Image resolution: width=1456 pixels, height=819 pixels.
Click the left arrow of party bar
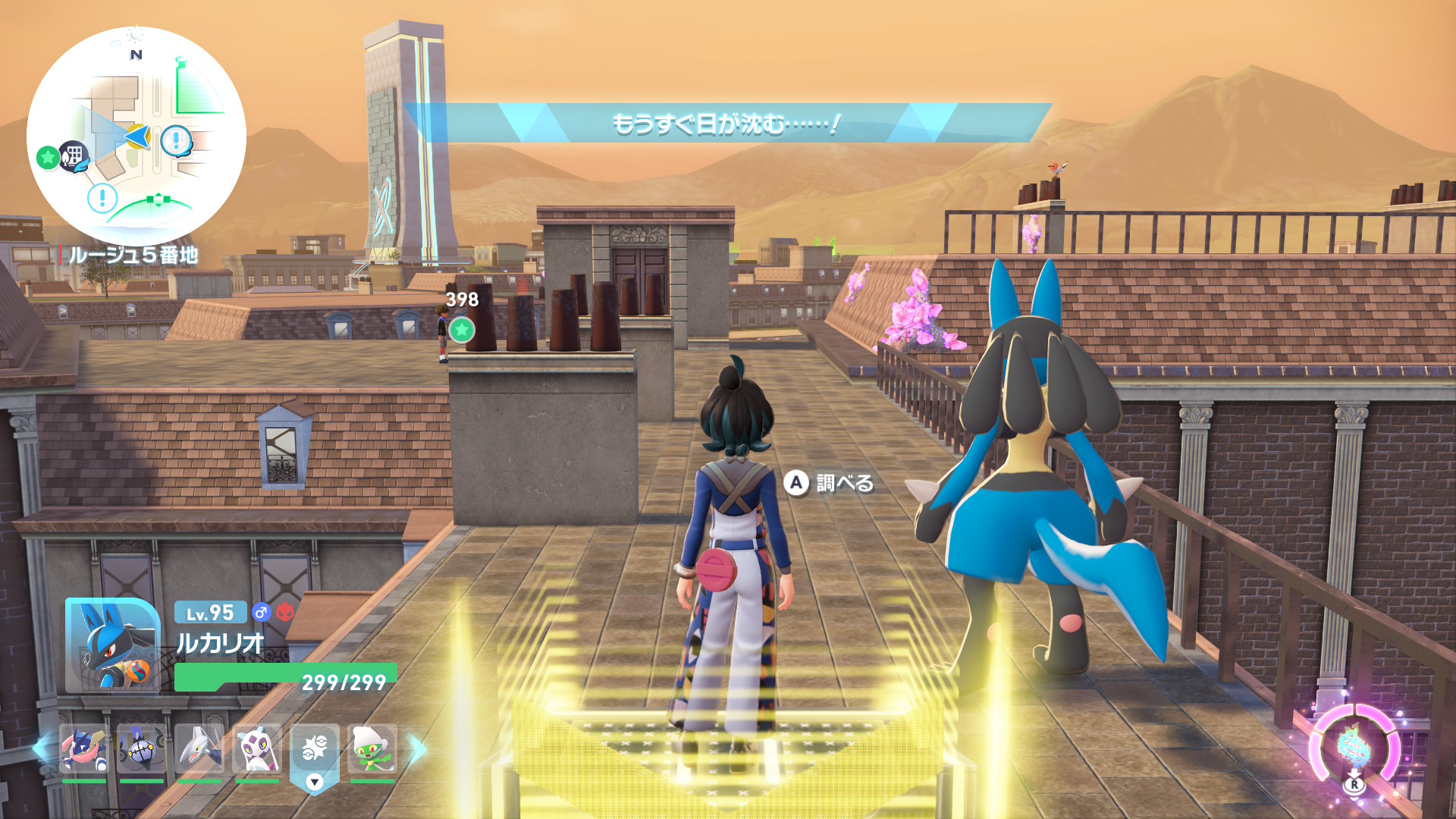click(39, 748)
